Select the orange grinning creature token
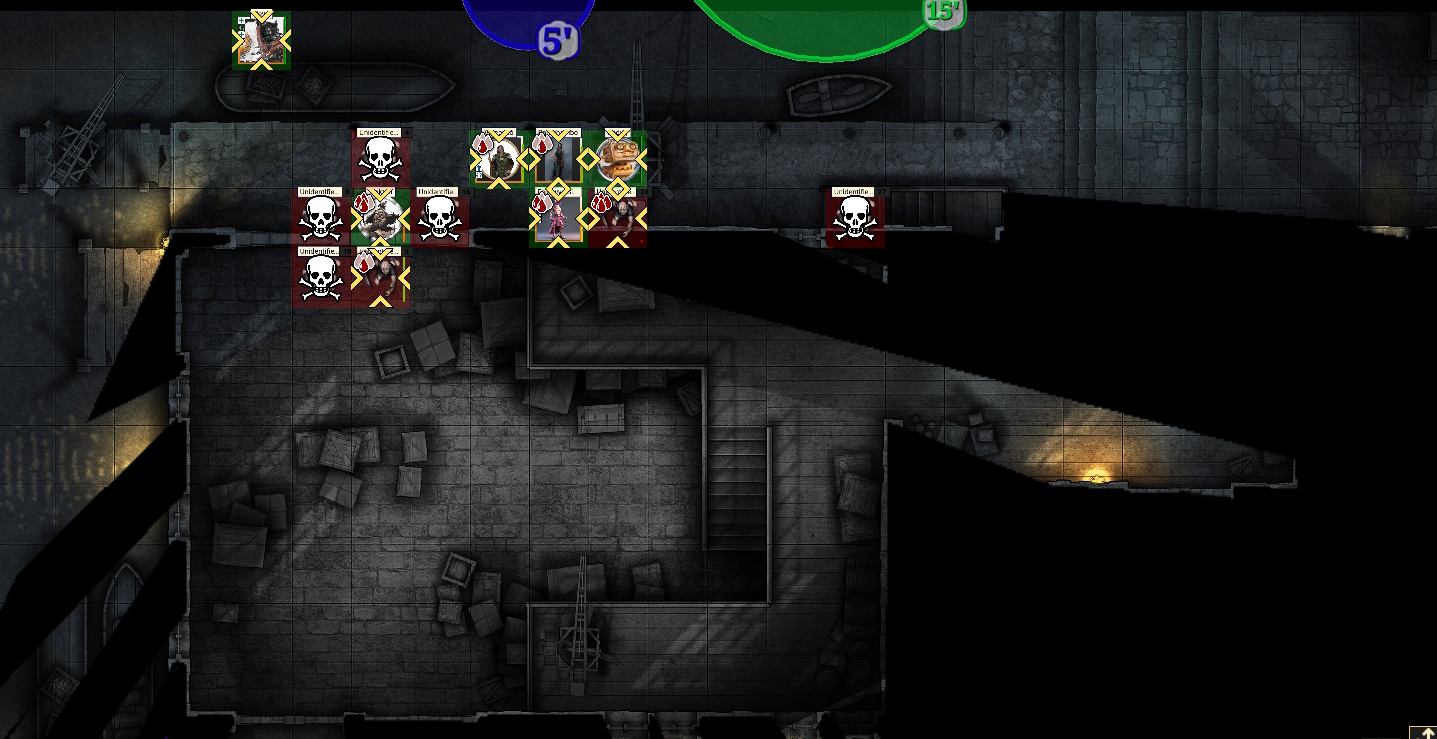This screenshot has width=1437, height=739. click(617, 158)
